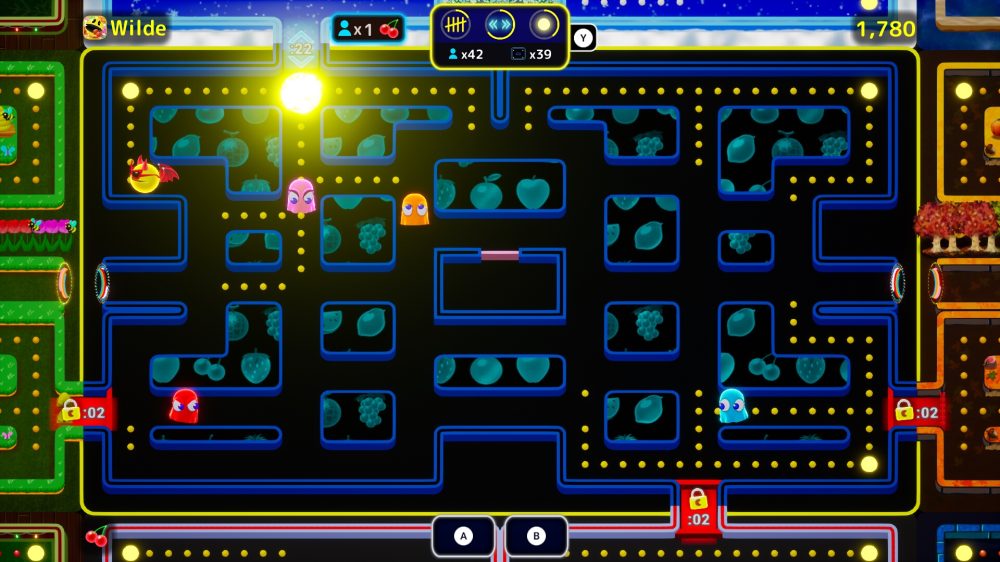Choose the glowing pellet power-up icon
Screen dimensions: 1000x562
[x=544, y=25]
